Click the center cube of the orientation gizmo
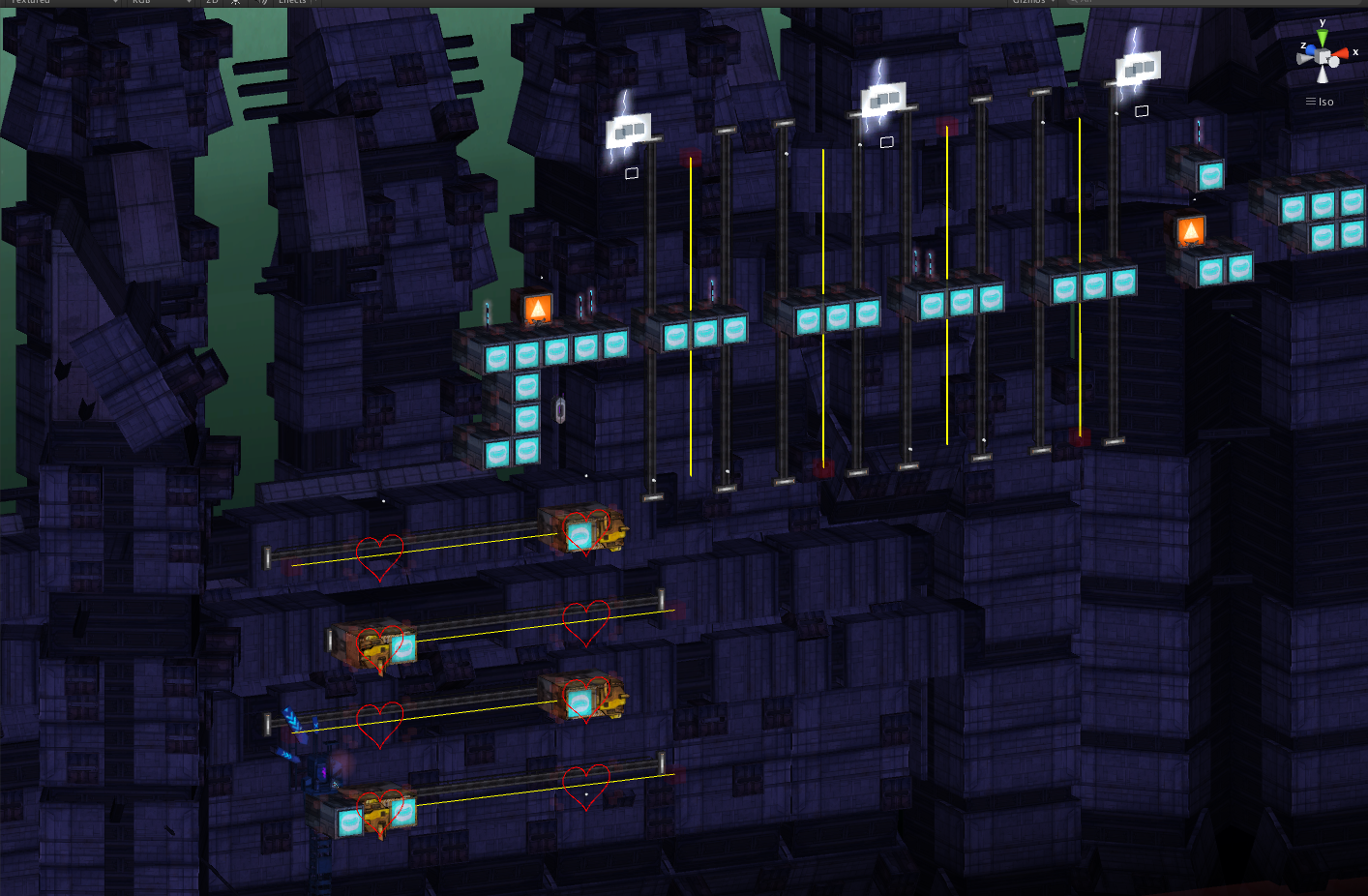1368x896 pixels. coord(1322,55)
